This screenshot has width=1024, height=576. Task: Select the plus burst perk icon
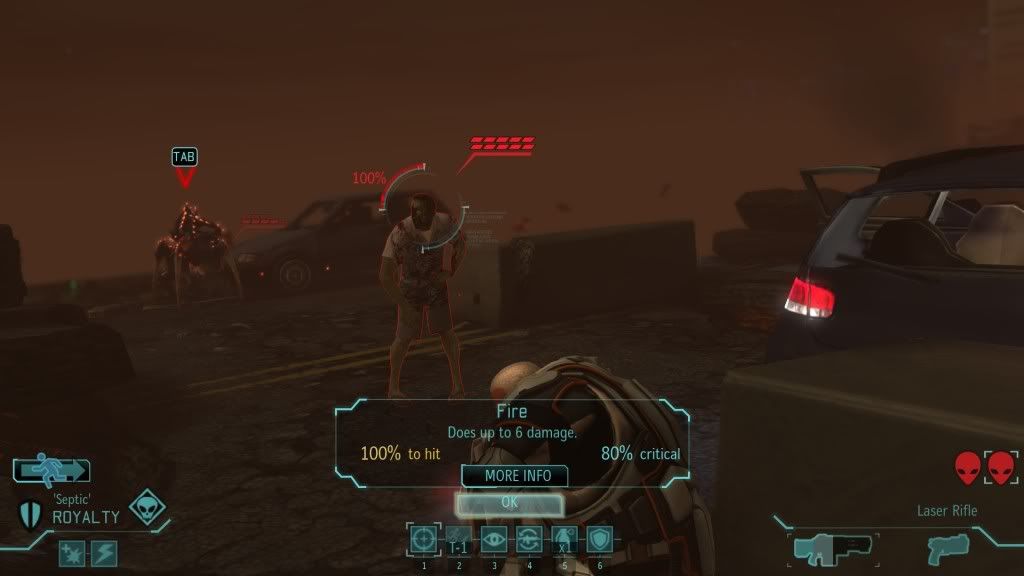(x=72, y=553)
